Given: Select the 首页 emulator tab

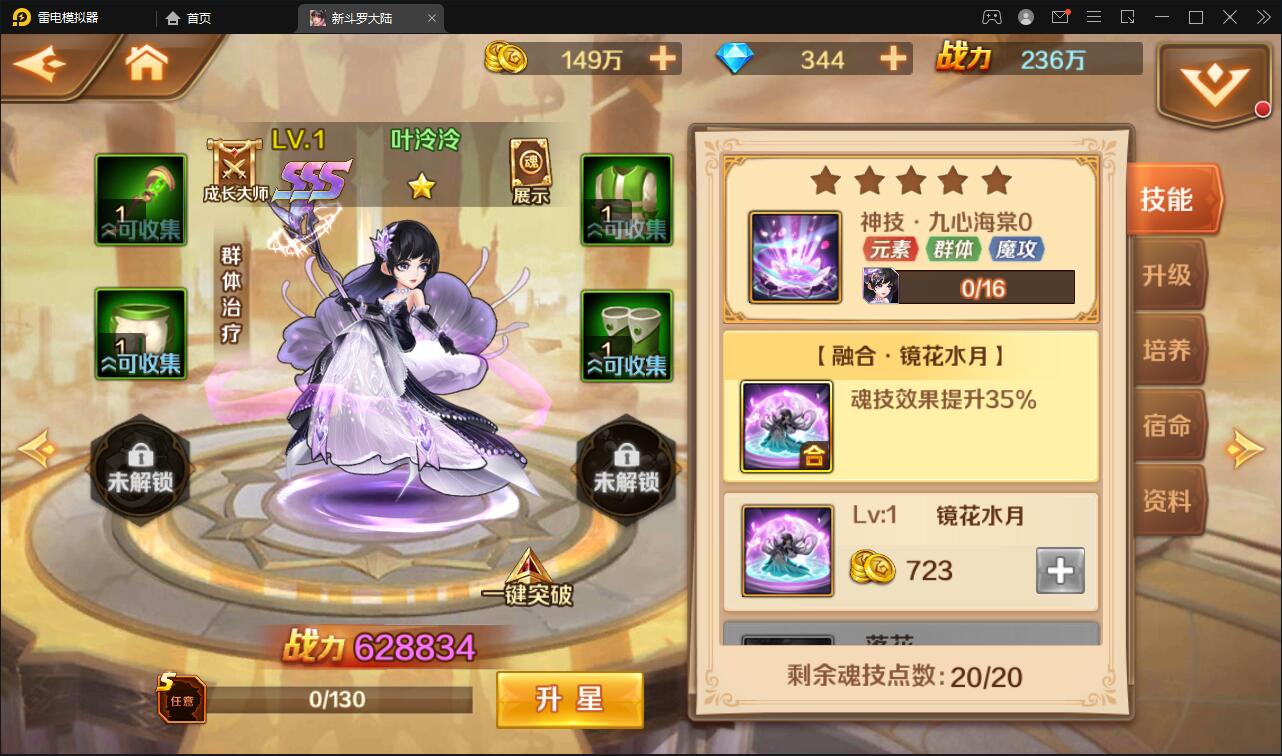Looking at the screenshot, I should pyautogui.click(x=197, y=17).
